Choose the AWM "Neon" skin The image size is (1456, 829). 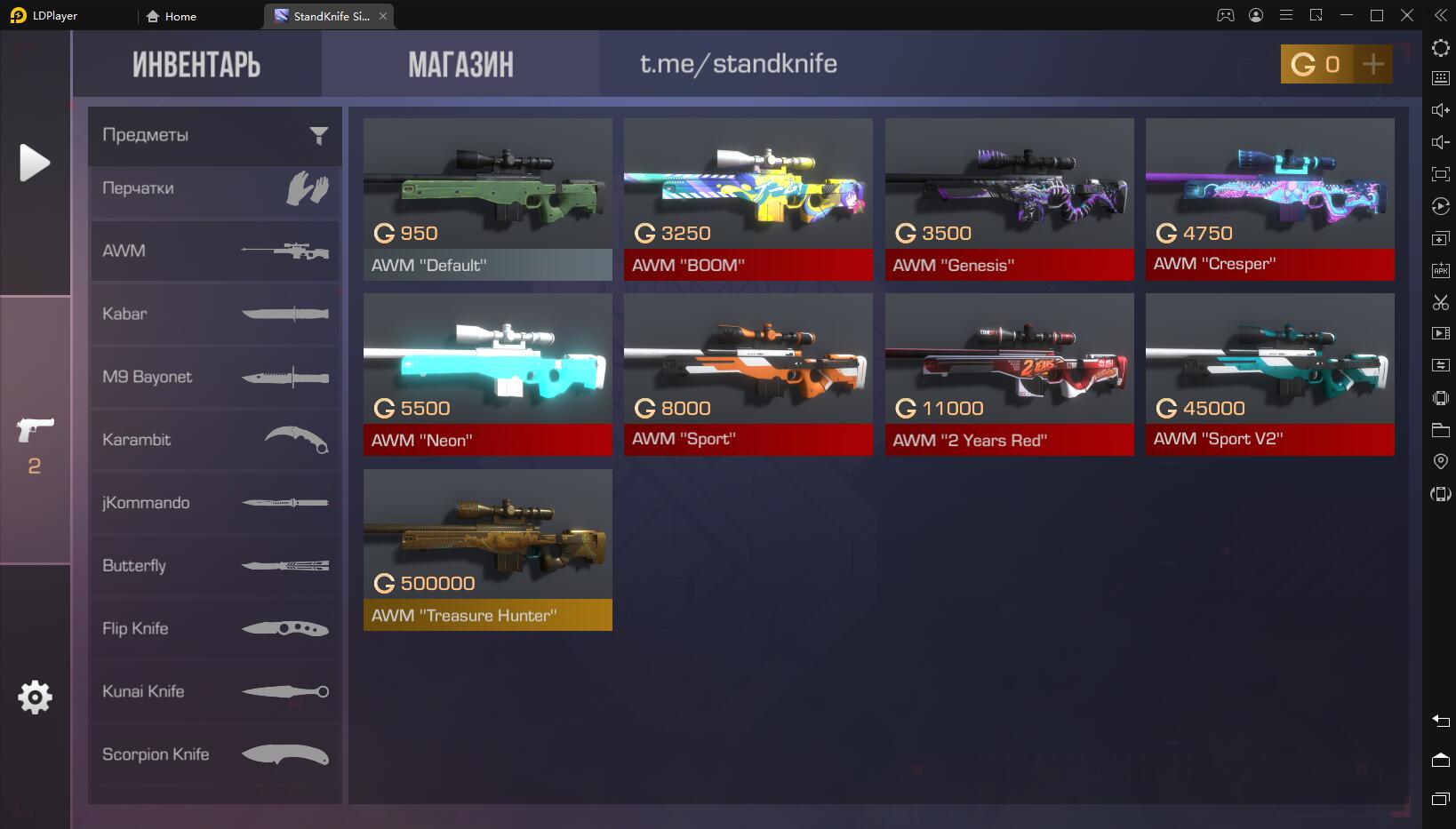point(487,375)
